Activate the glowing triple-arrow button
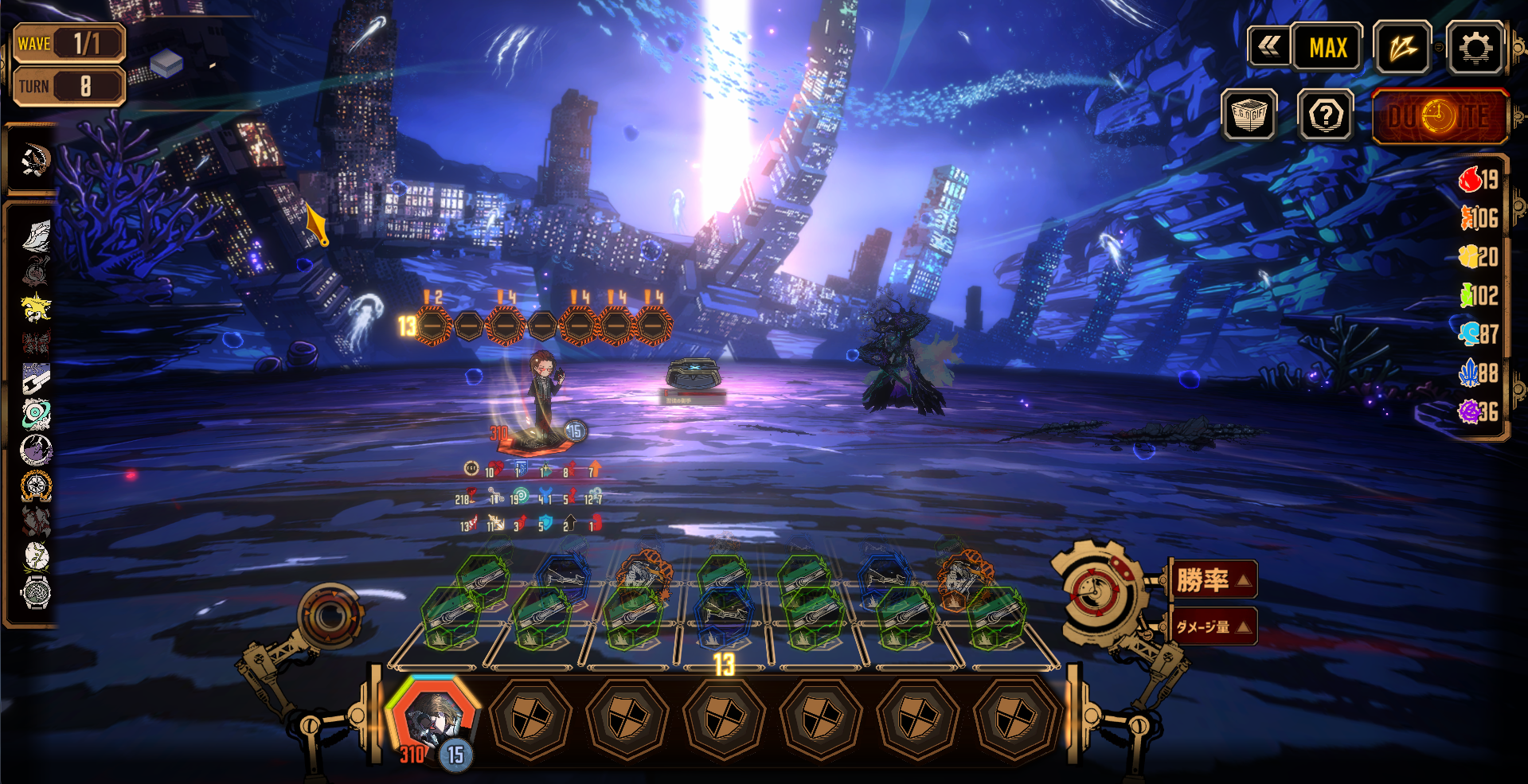Screen dimensions: 1528x784 (x=1402, y=48)
